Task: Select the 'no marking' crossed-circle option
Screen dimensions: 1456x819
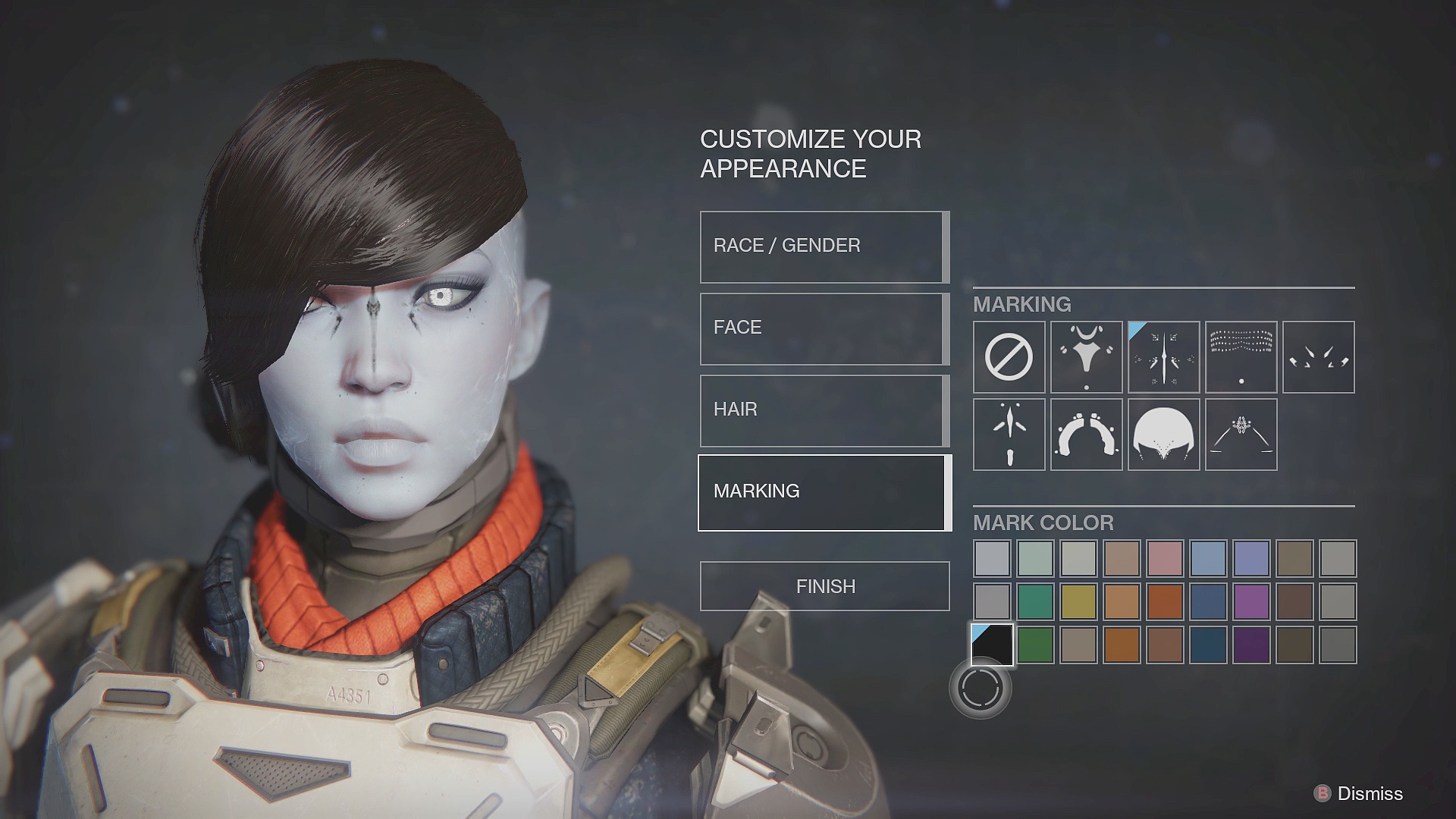Action: pos(1009,356)
